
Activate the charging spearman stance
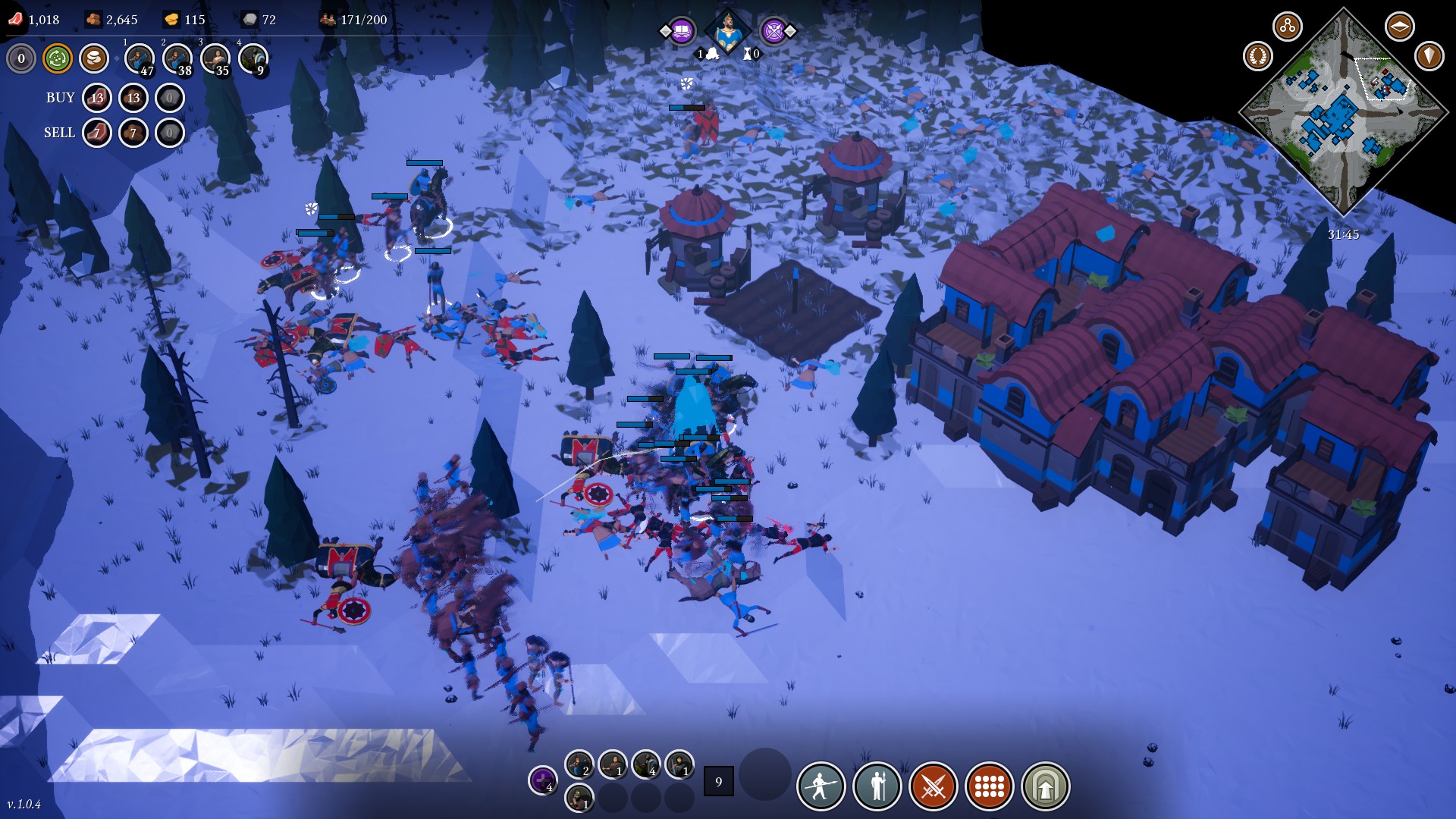click(x=821, y=786)
